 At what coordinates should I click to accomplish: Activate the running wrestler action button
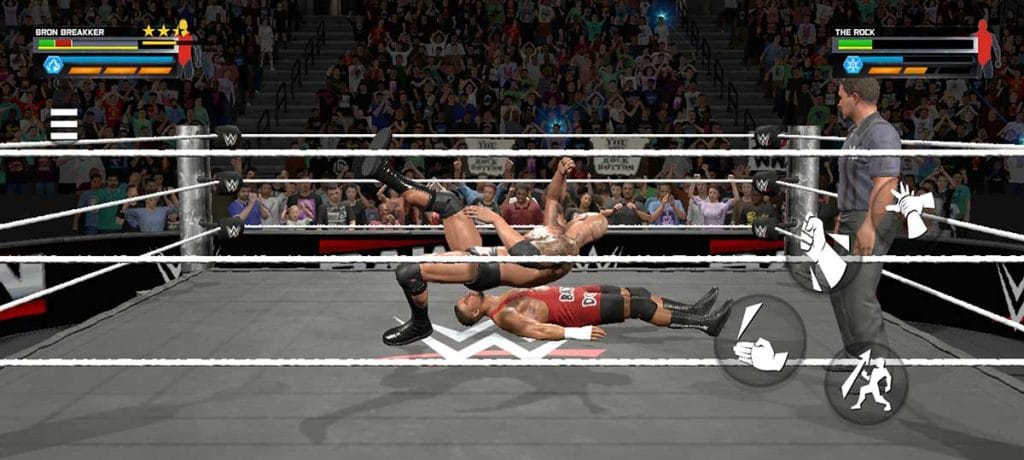(x=866, y=383)
